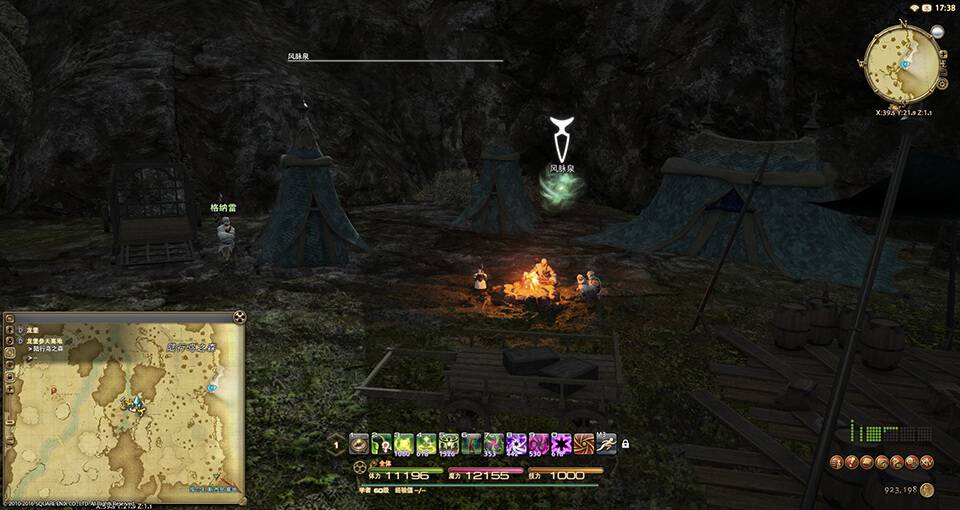
Task: Select the 风脉泉 target name bar
Action: (x=395, y=58)
